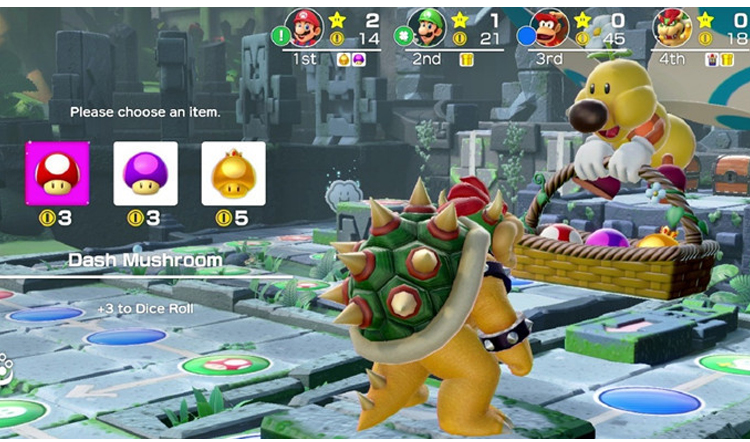Screen dimensions: 750x442
Task: Choose the red Dash Mushroom item
Action: 57,173
